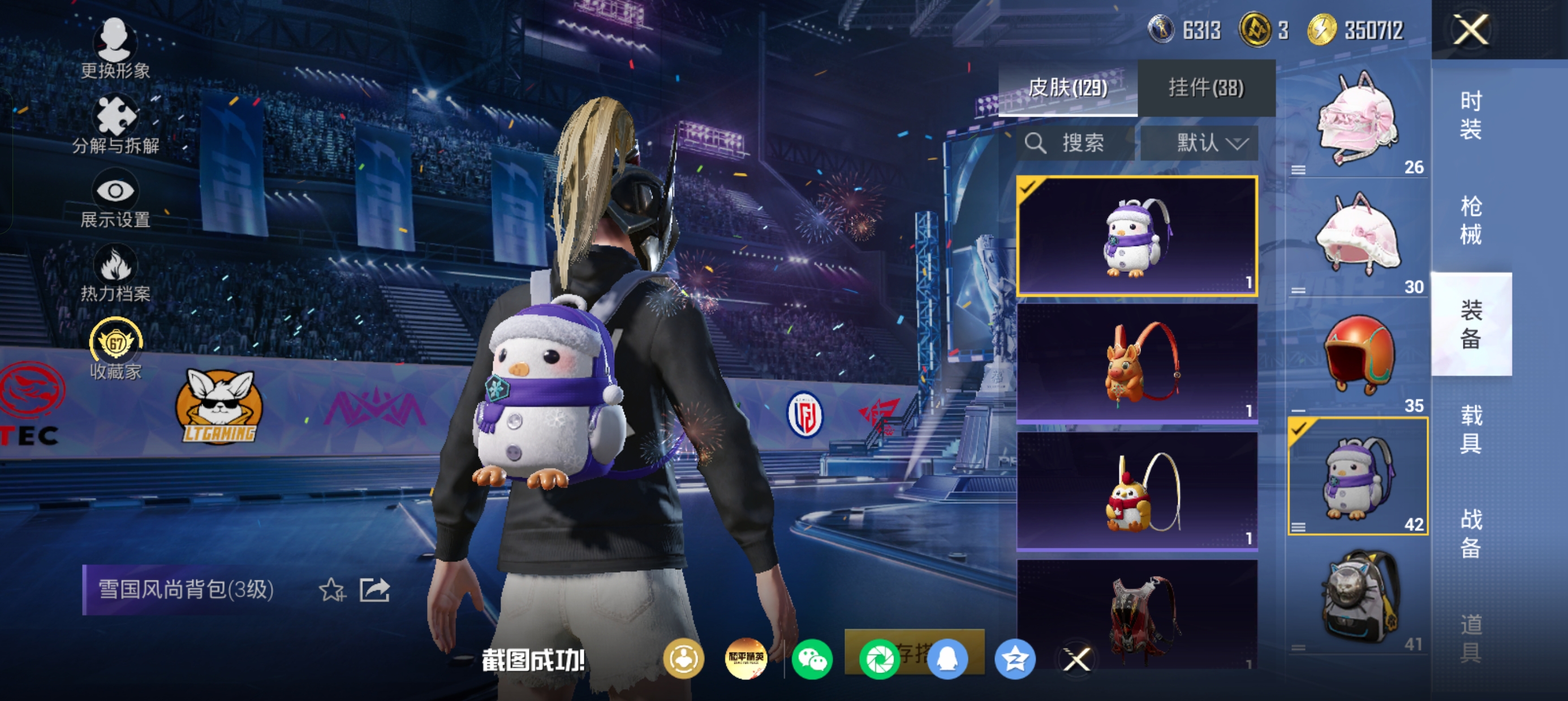The width and height of the screenshot is (1568, 701).
Task: Choose the pink cat-ear helmet numbered 26
Action: click(x=1358, y=119)
